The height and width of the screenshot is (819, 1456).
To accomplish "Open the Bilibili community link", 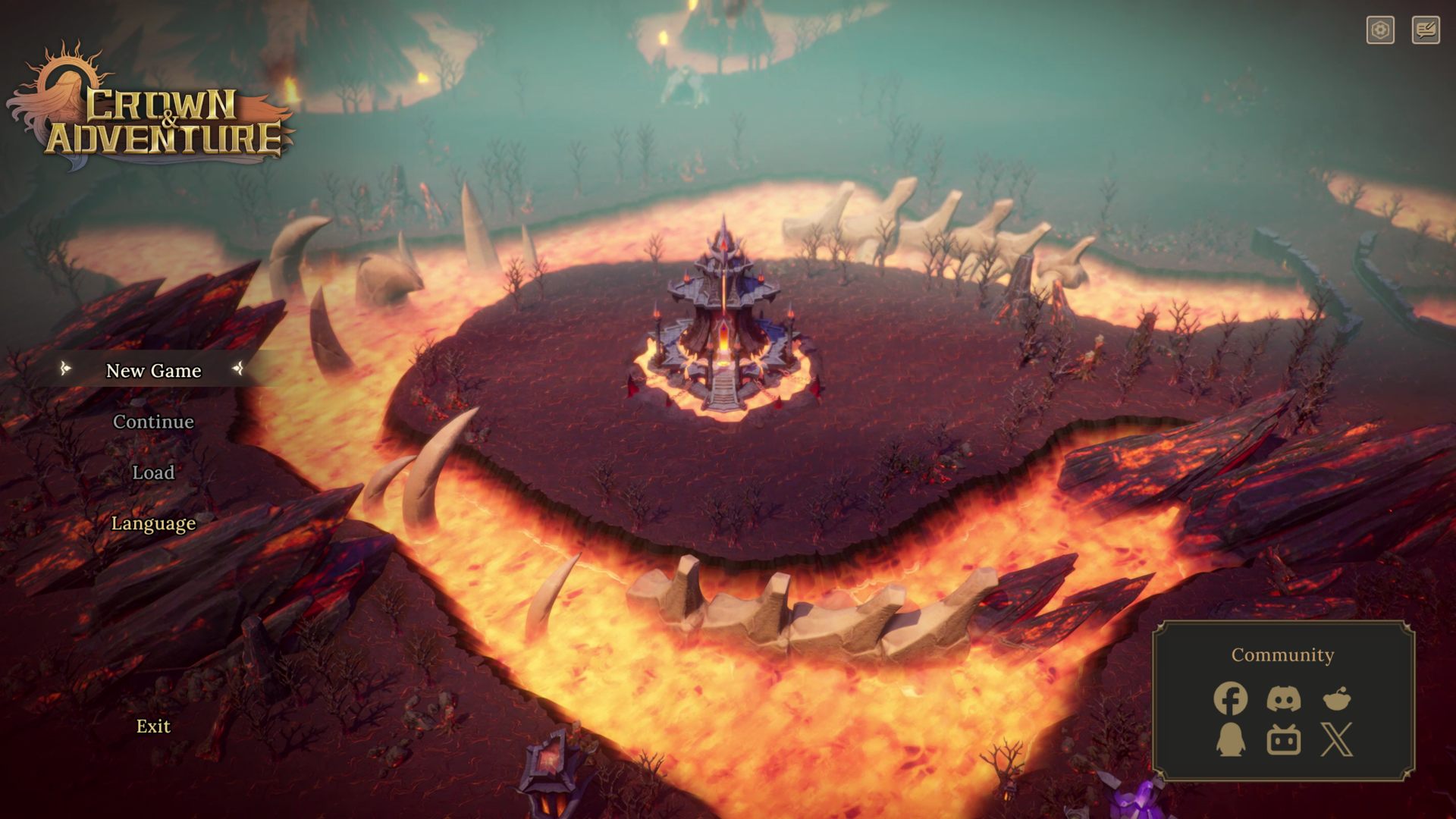I will [x=1283, y=739].
